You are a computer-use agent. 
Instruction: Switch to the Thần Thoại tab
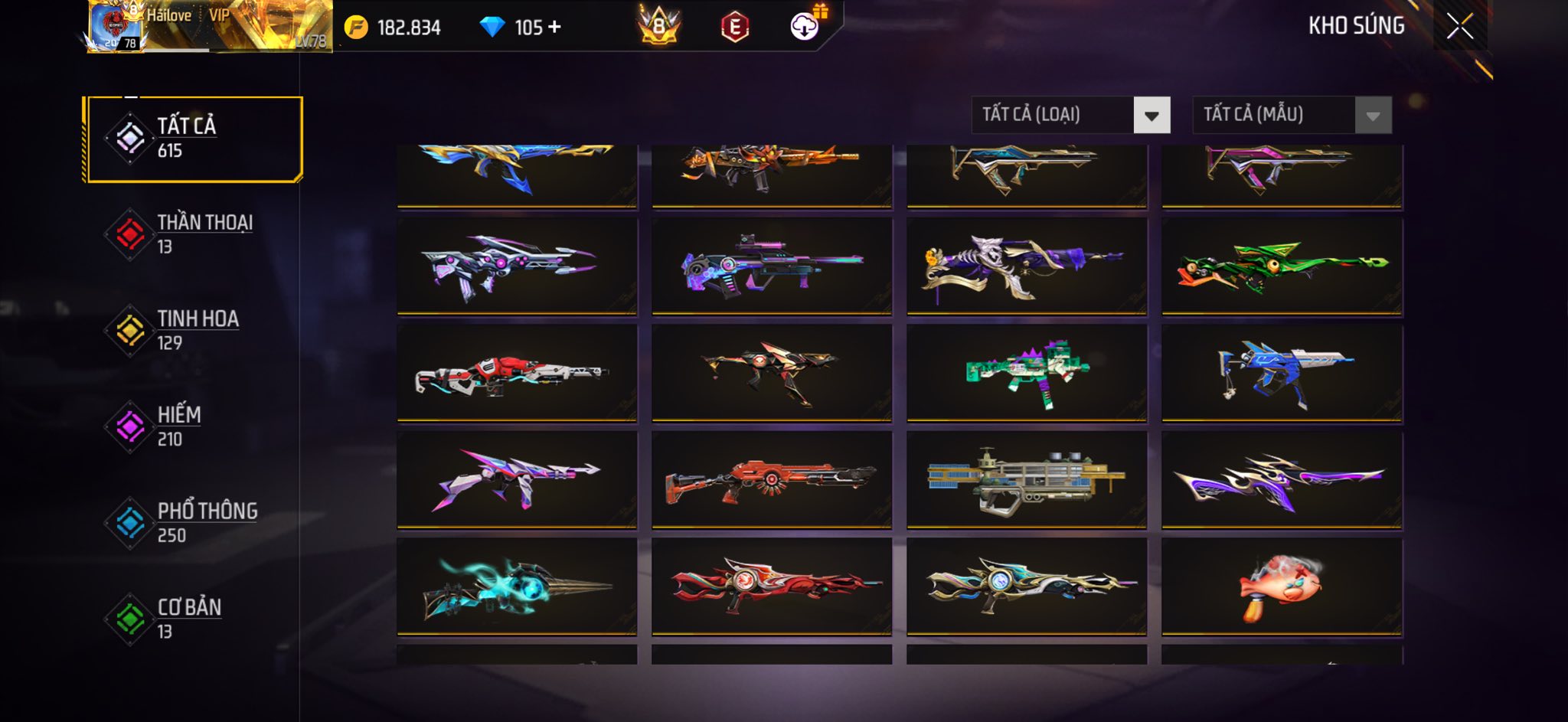pyautogui.click(x=194, y=234)
